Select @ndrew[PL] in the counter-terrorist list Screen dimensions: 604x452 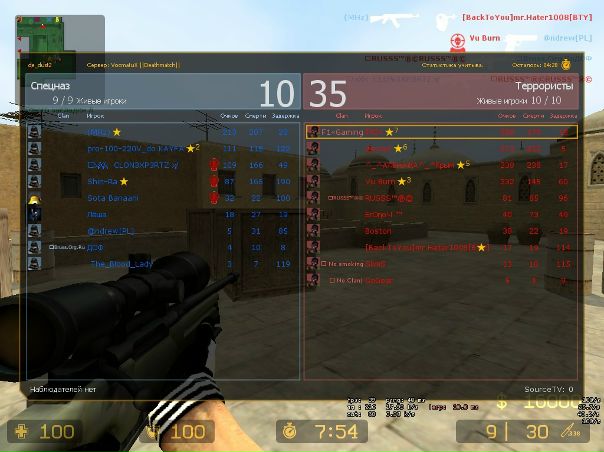[160, 230]
